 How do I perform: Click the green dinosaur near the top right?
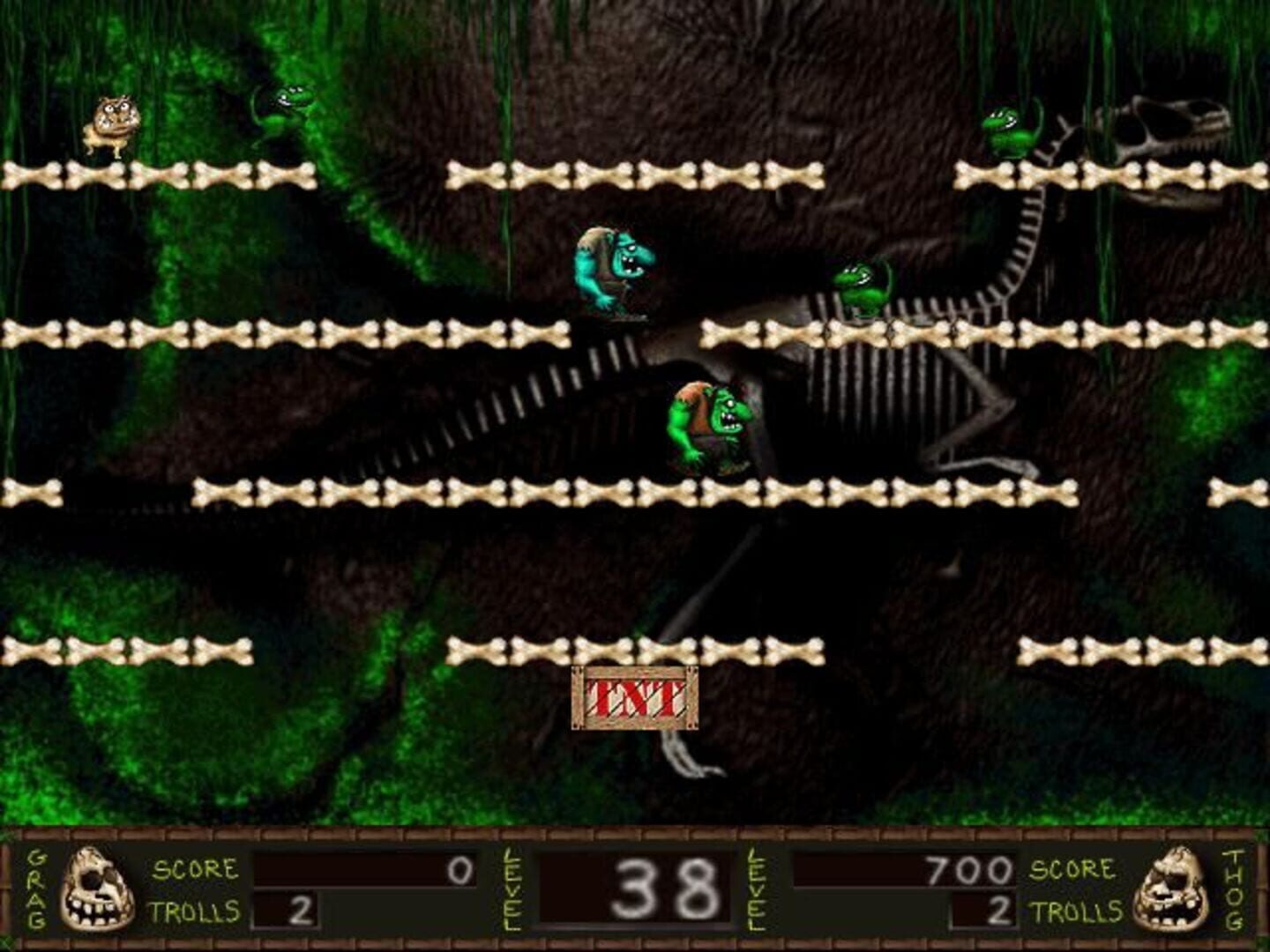1010,132
